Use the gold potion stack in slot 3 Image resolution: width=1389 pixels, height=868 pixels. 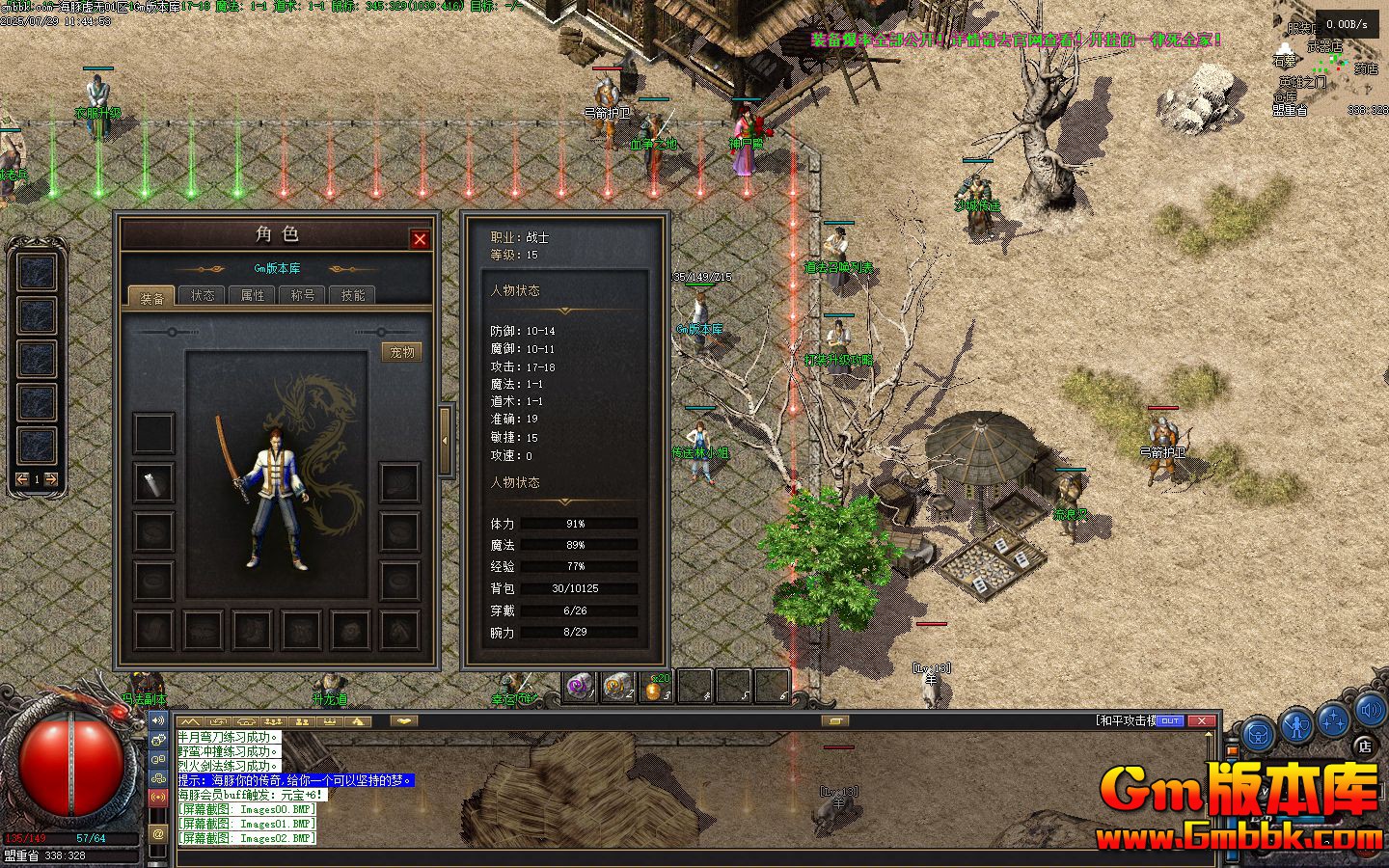(x=655, y=687)
